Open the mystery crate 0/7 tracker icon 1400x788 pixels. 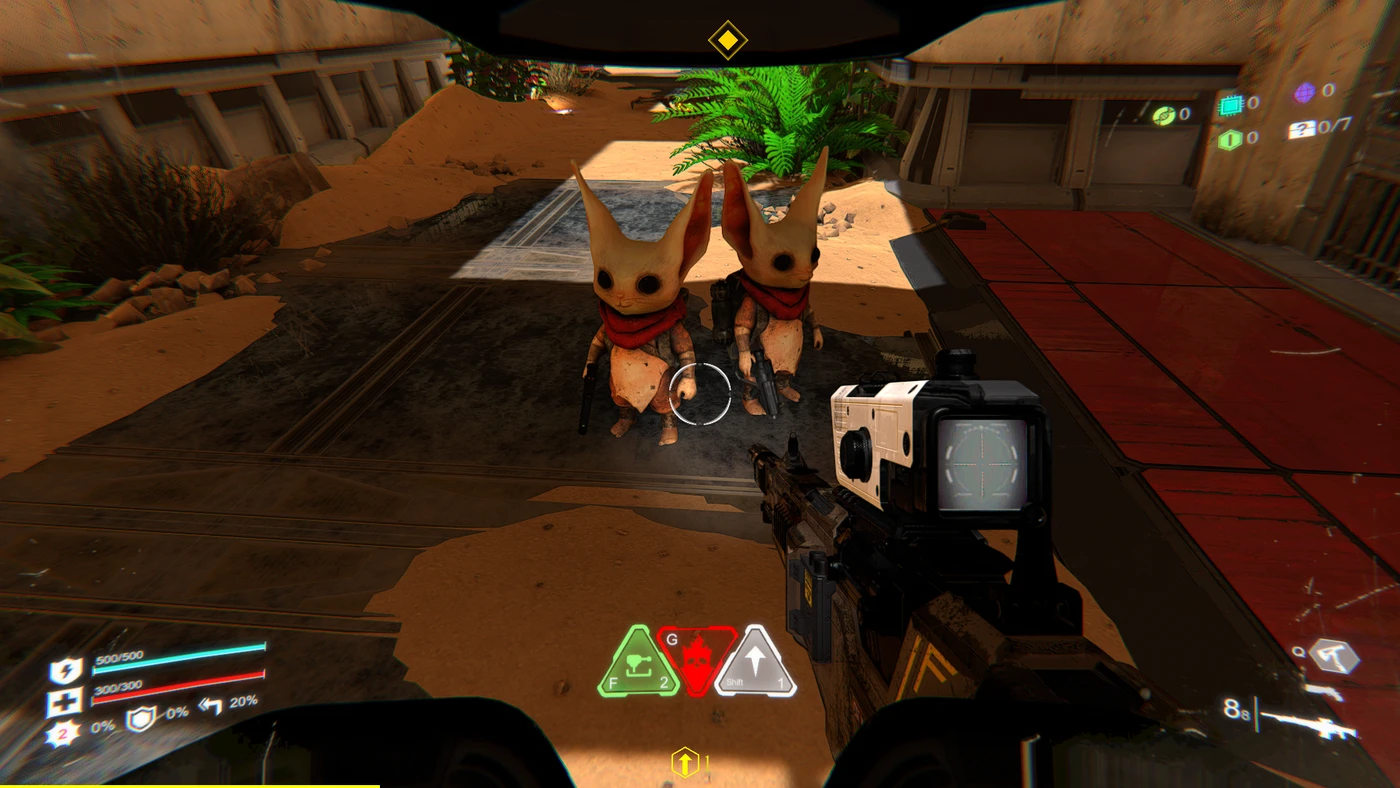(1301, 128)
